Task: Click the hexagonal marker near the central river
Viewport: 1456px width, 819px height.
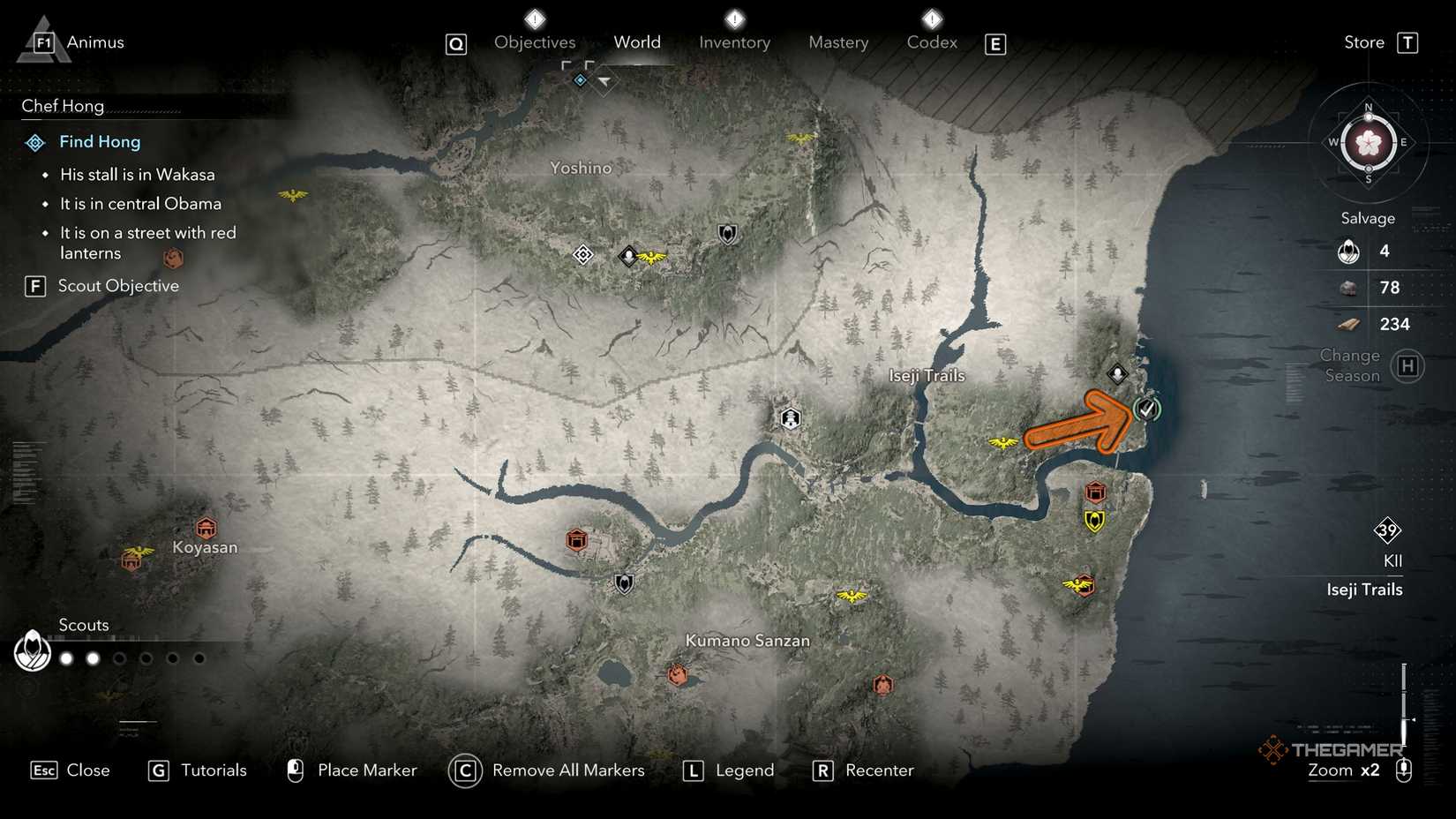Action: coord(789,419)
